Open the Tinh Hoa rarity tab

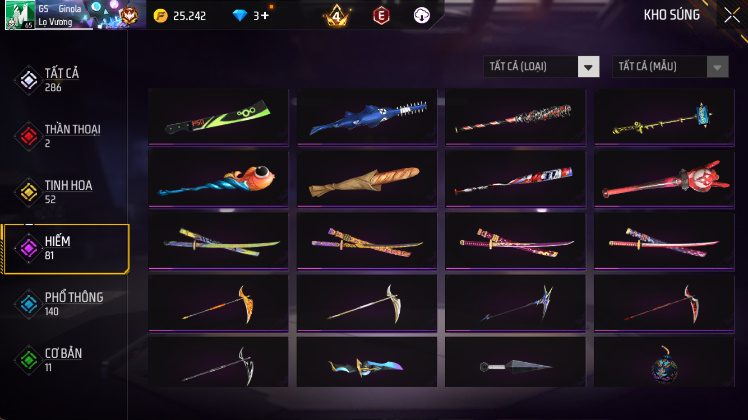(65, 192)
